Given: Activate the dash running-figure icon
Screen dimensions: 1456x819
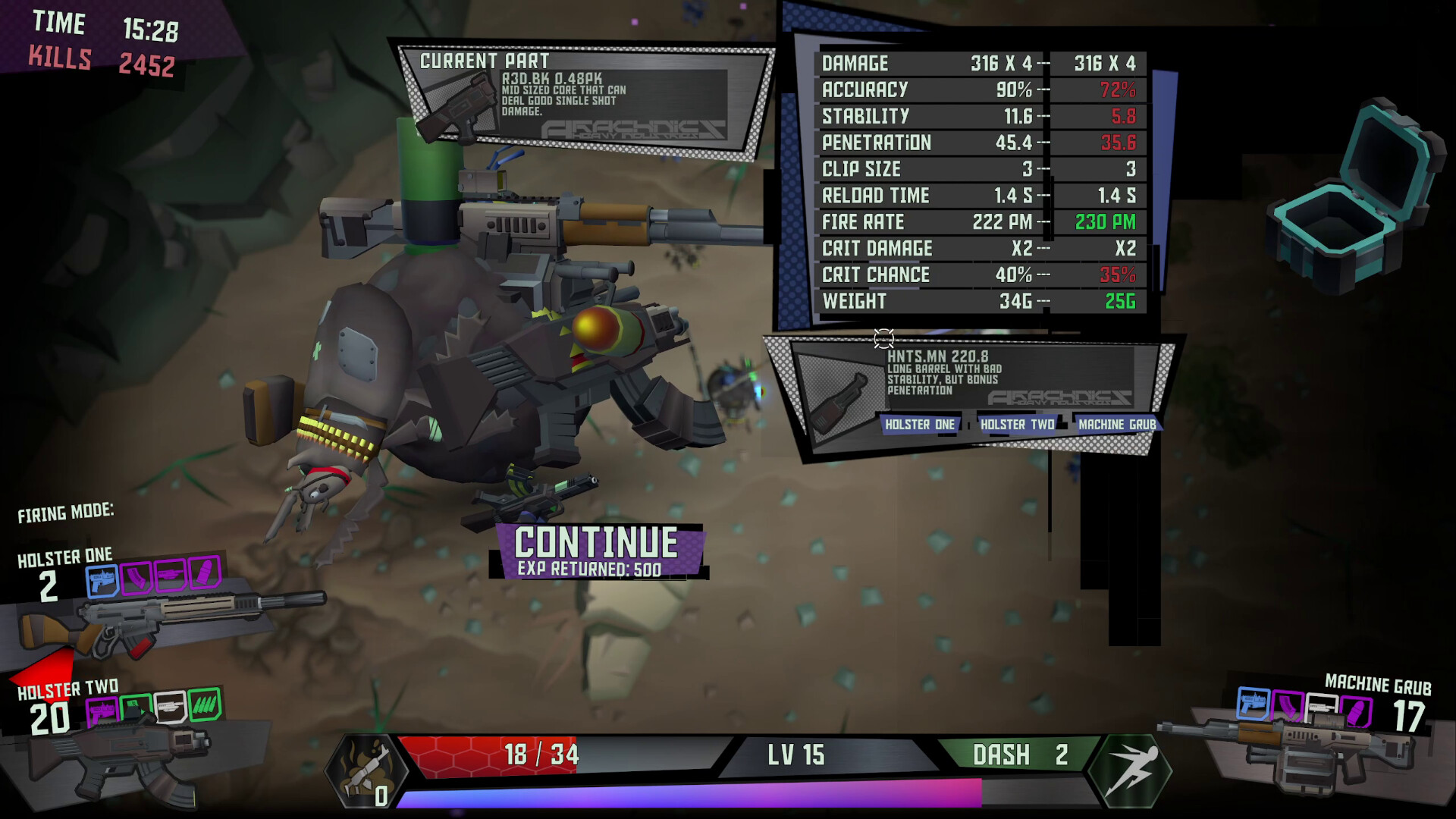Looking at the screenshot, I should (x=1130, y=770).
